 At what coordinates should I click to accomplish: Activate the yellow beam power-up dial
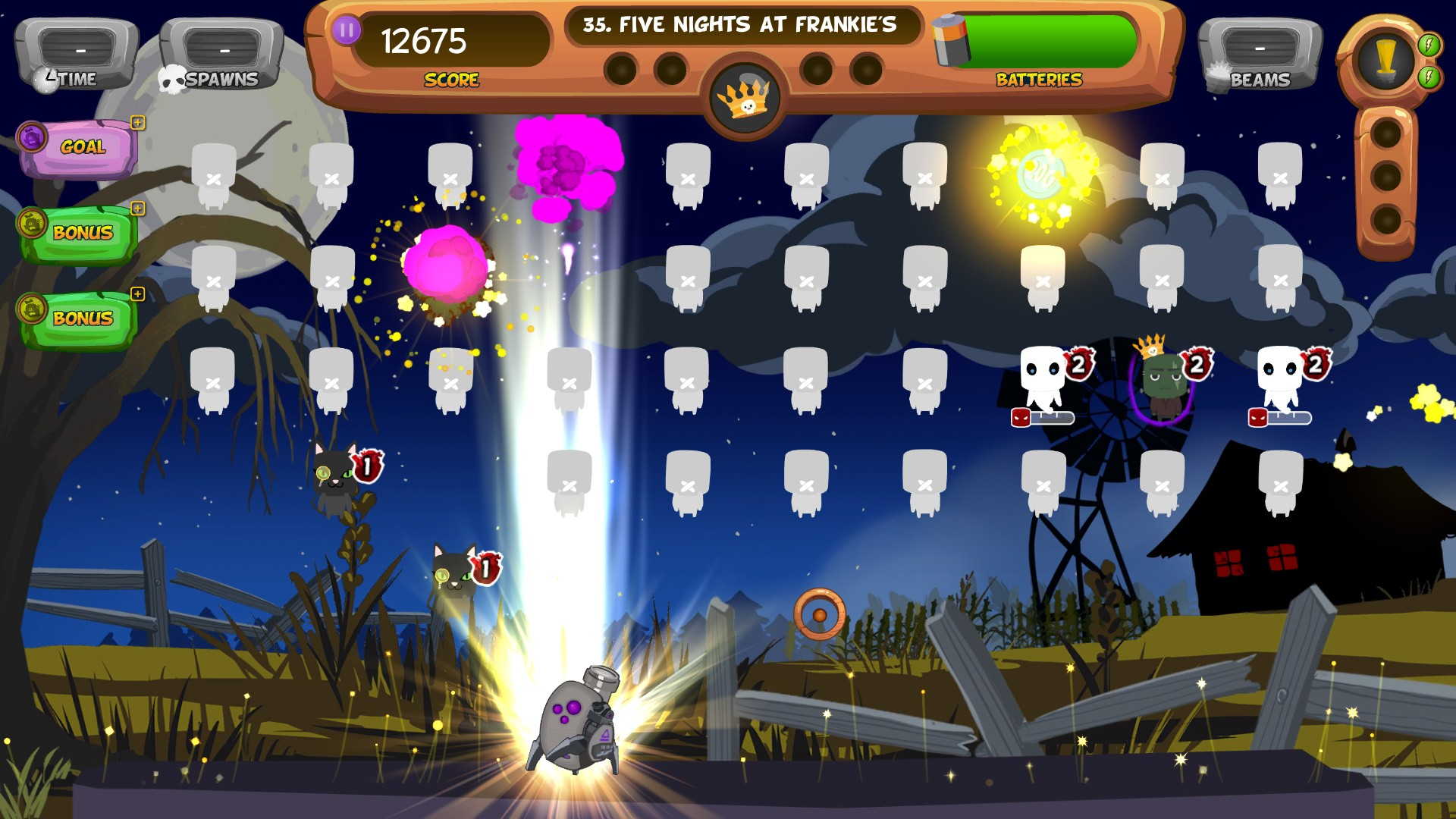click(x=1385, y=58)
